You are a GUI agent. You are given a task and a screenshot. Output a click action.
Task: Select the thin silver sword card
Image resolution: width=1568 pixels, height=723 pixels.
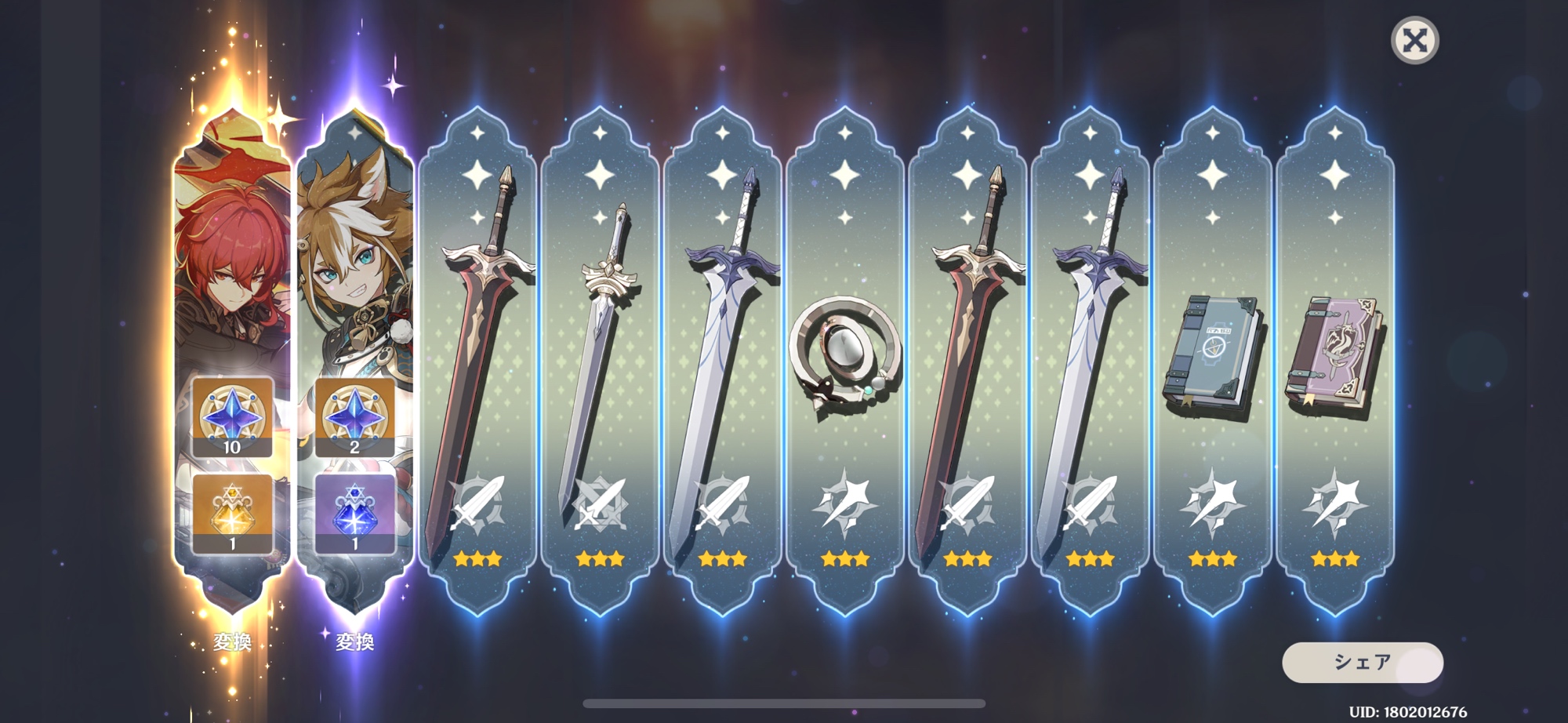[x=600, y=361]
